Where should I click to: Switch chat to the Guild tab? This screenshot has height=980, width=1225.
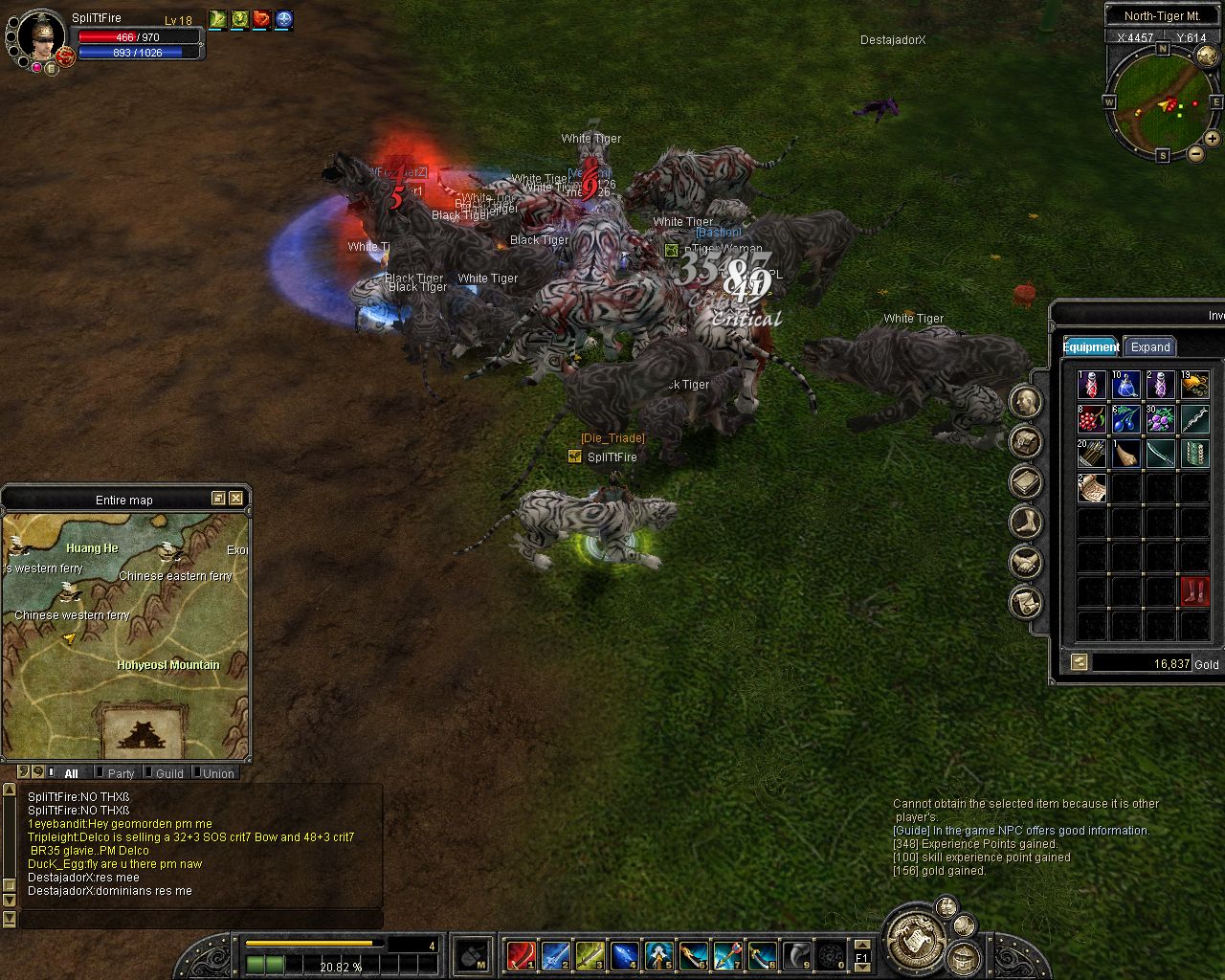coord(168,773)
